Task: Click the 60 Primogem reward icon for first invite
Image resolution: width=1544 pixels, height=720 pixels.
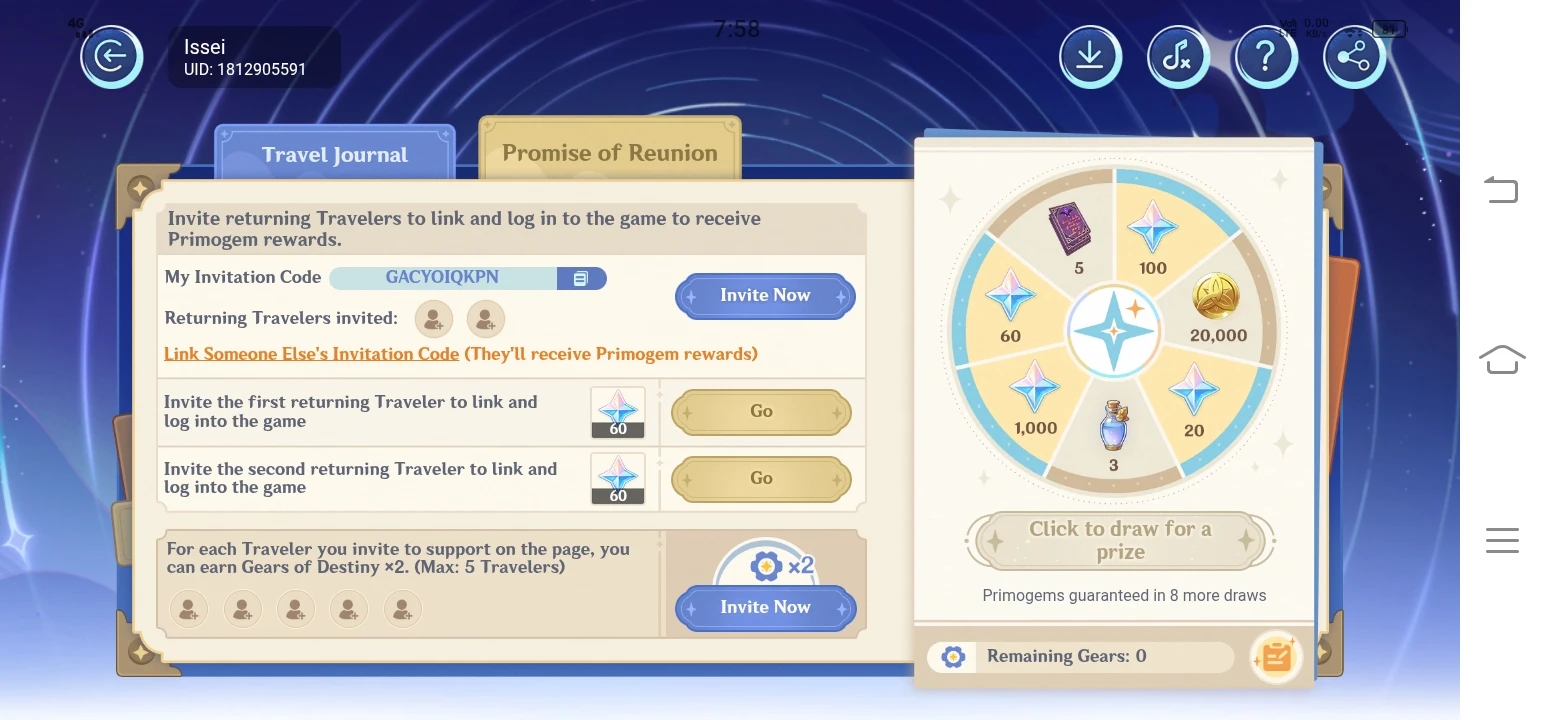Action: click(x=618, y=412)
